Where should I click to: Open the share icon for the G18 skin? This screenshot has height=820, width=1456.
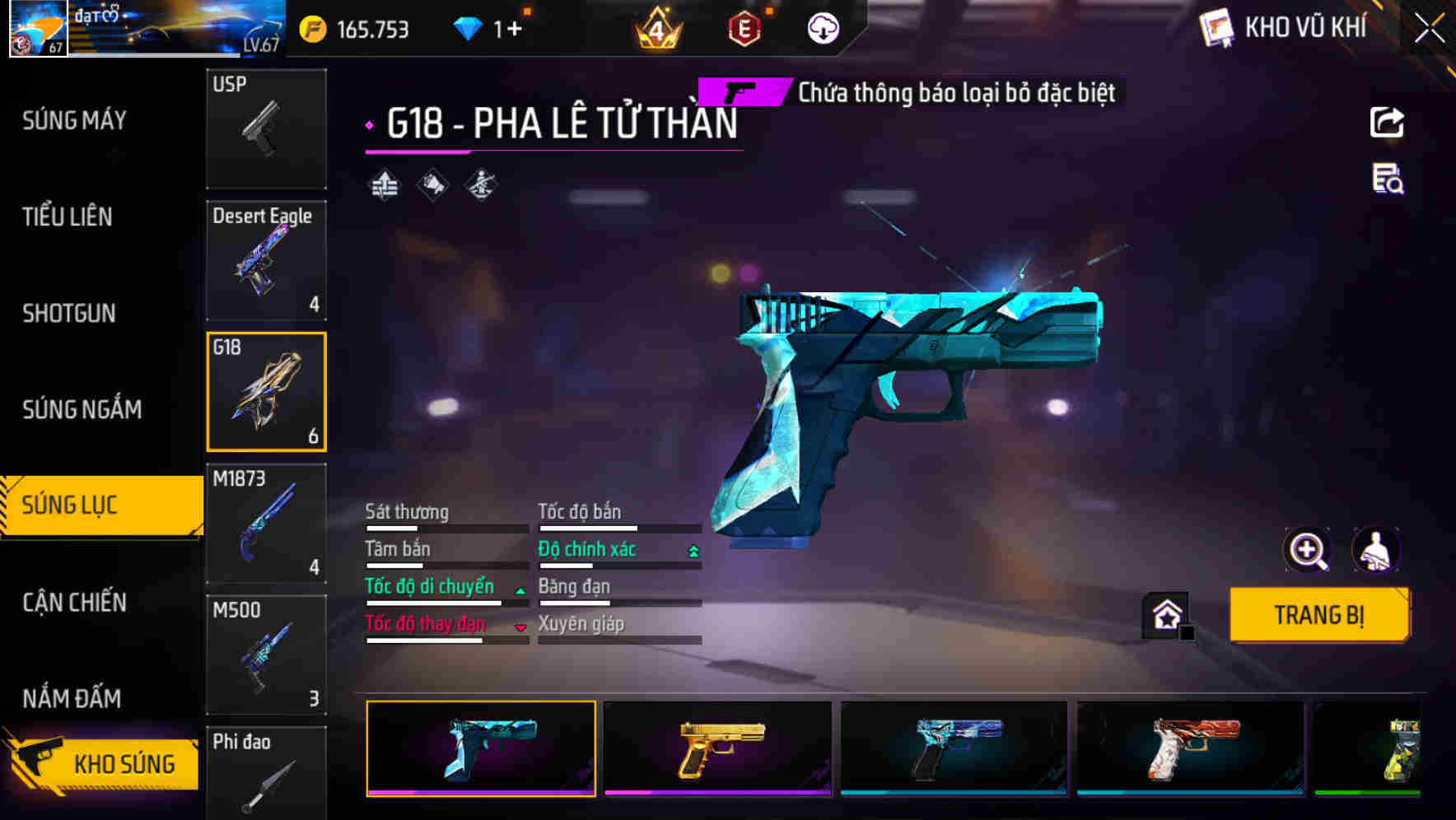(x=1388, y=122)
